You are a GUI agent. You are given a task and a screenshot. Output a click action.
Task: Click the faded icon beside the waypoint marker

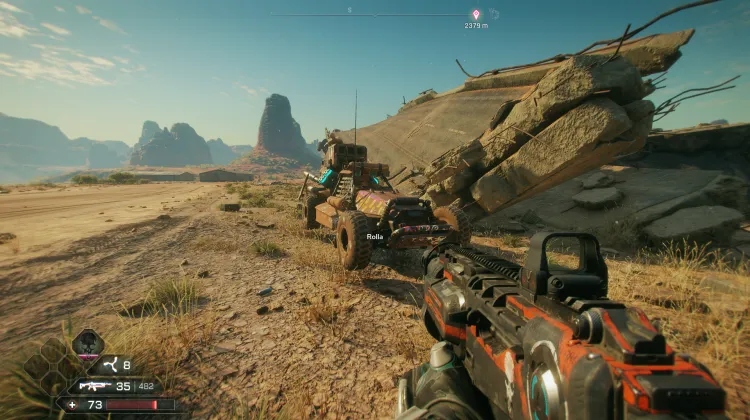[x=494, y=14]
